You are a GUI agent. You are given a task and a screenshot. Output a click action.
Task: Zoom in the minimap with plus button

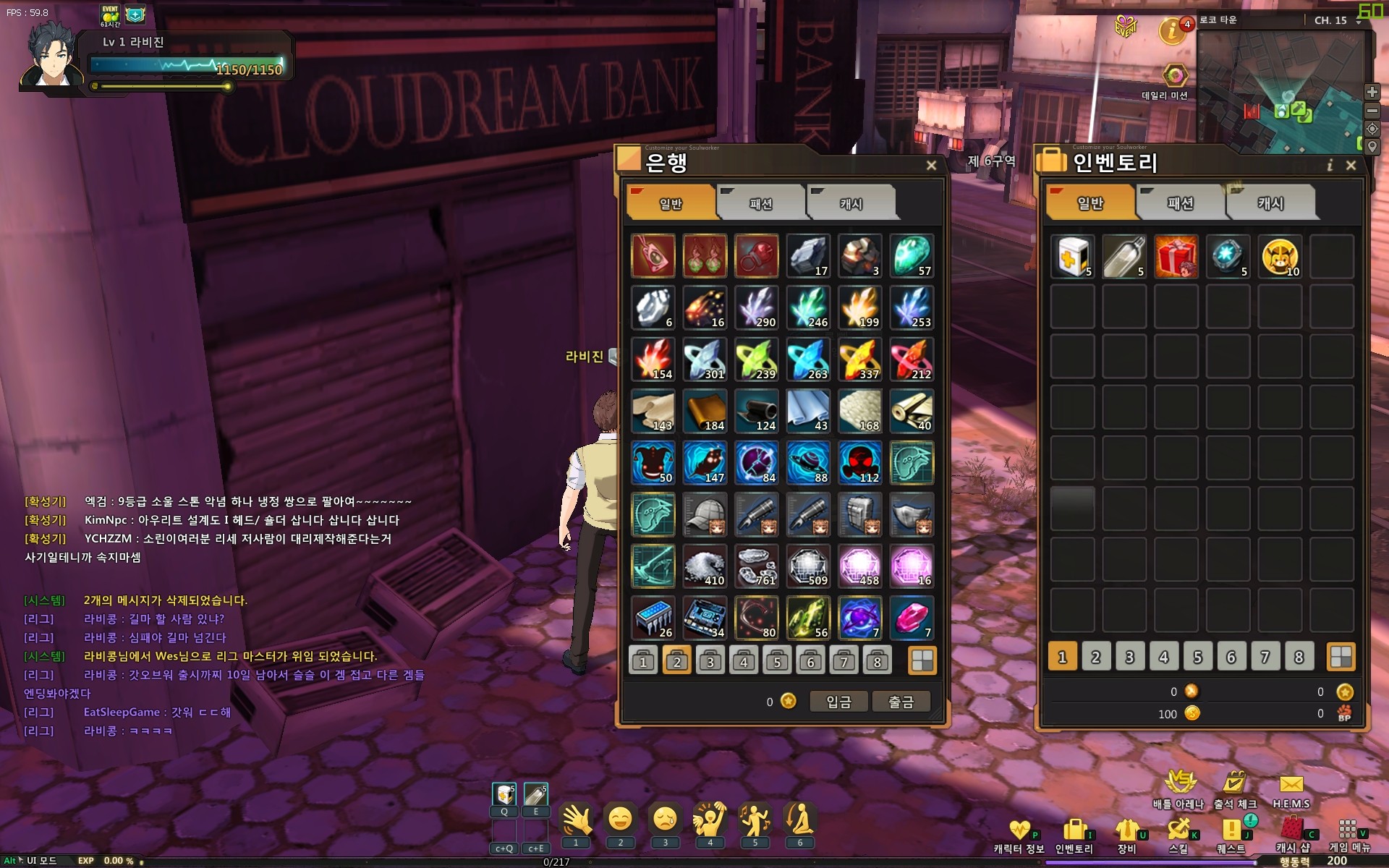tap(1372, 92)
